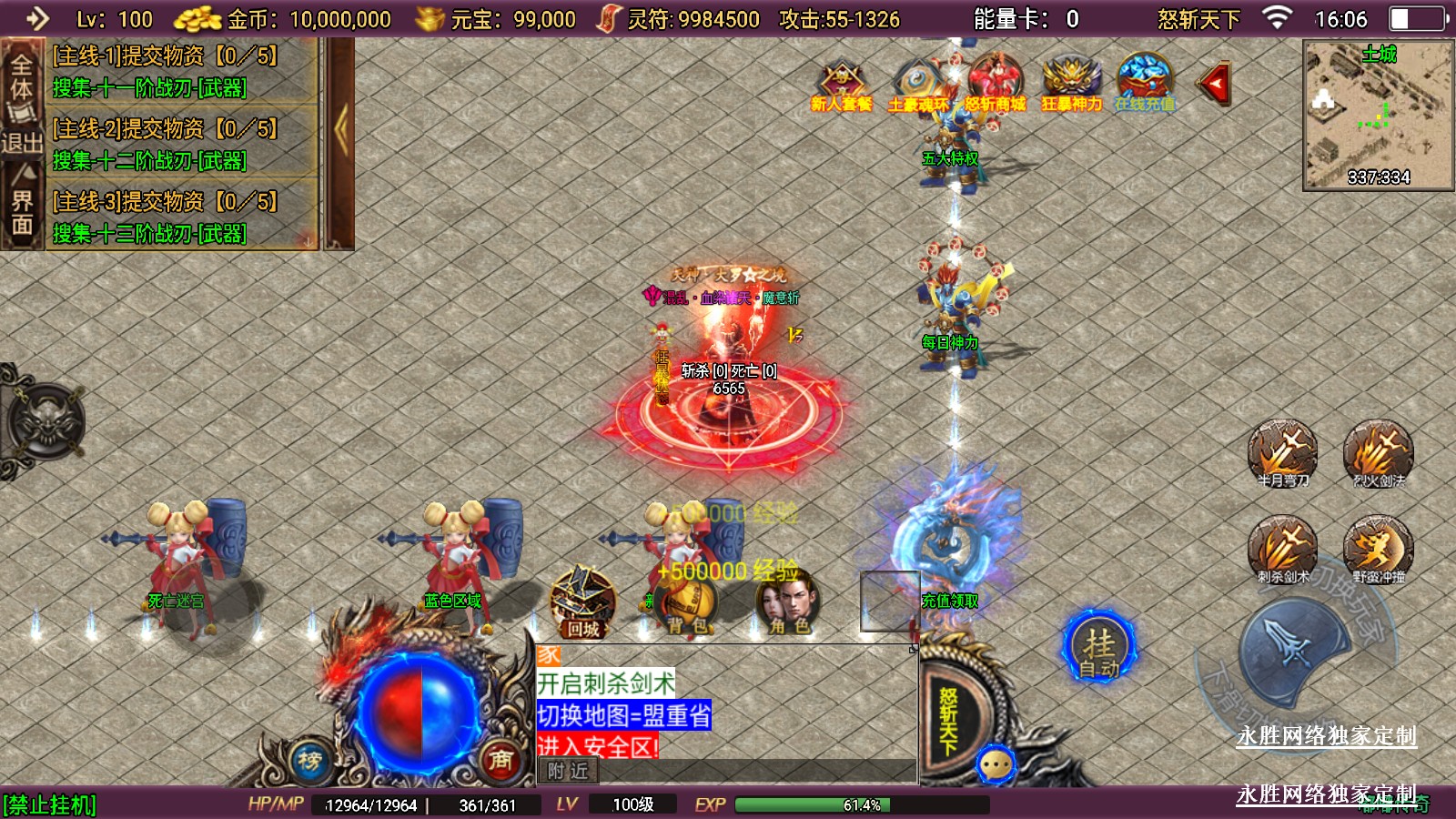
Task: Use the 刺杀剑术 skill
Action: [1283, 549]
